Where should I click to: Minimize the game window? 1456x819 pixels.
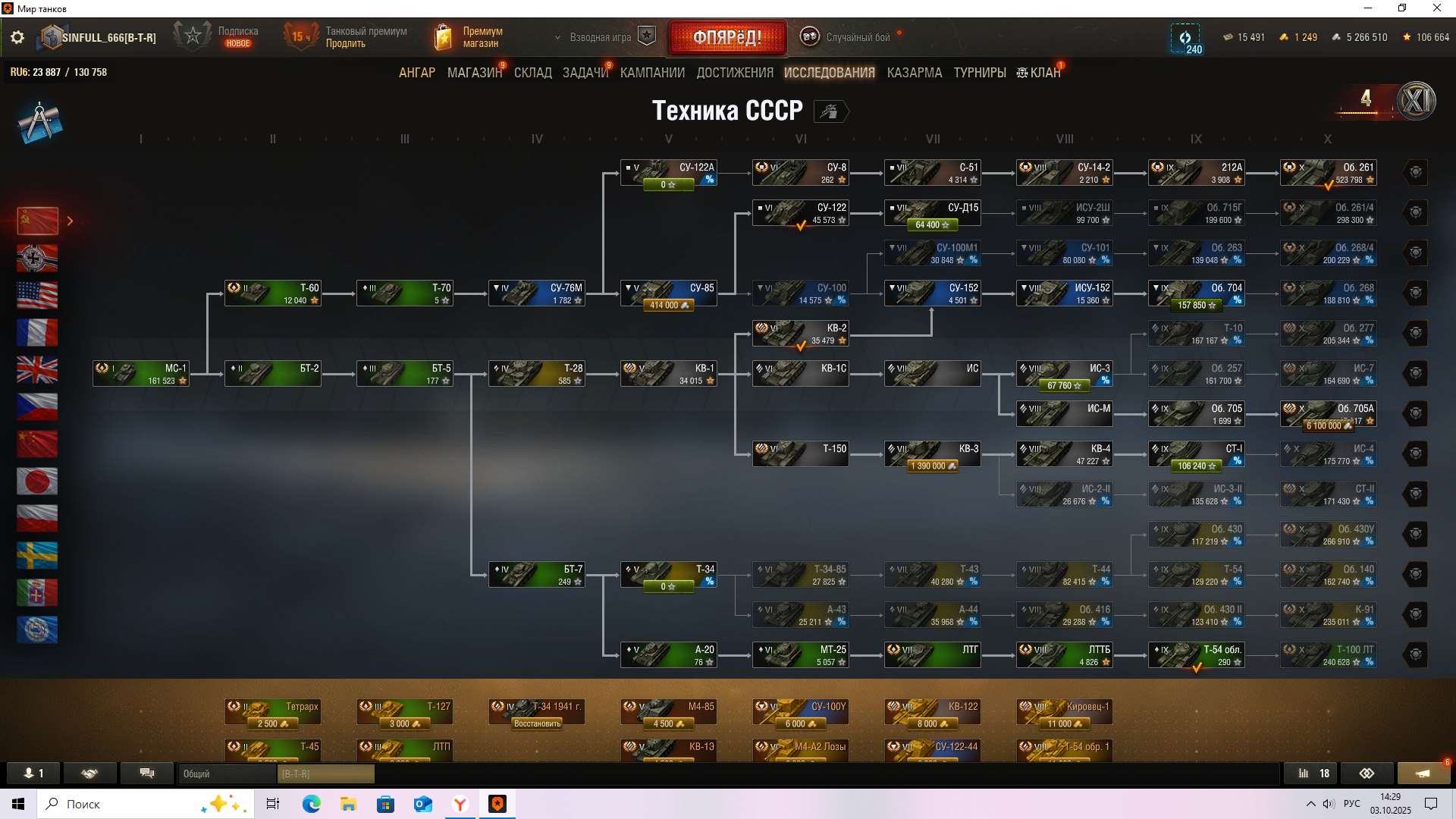coord(1368,8)
